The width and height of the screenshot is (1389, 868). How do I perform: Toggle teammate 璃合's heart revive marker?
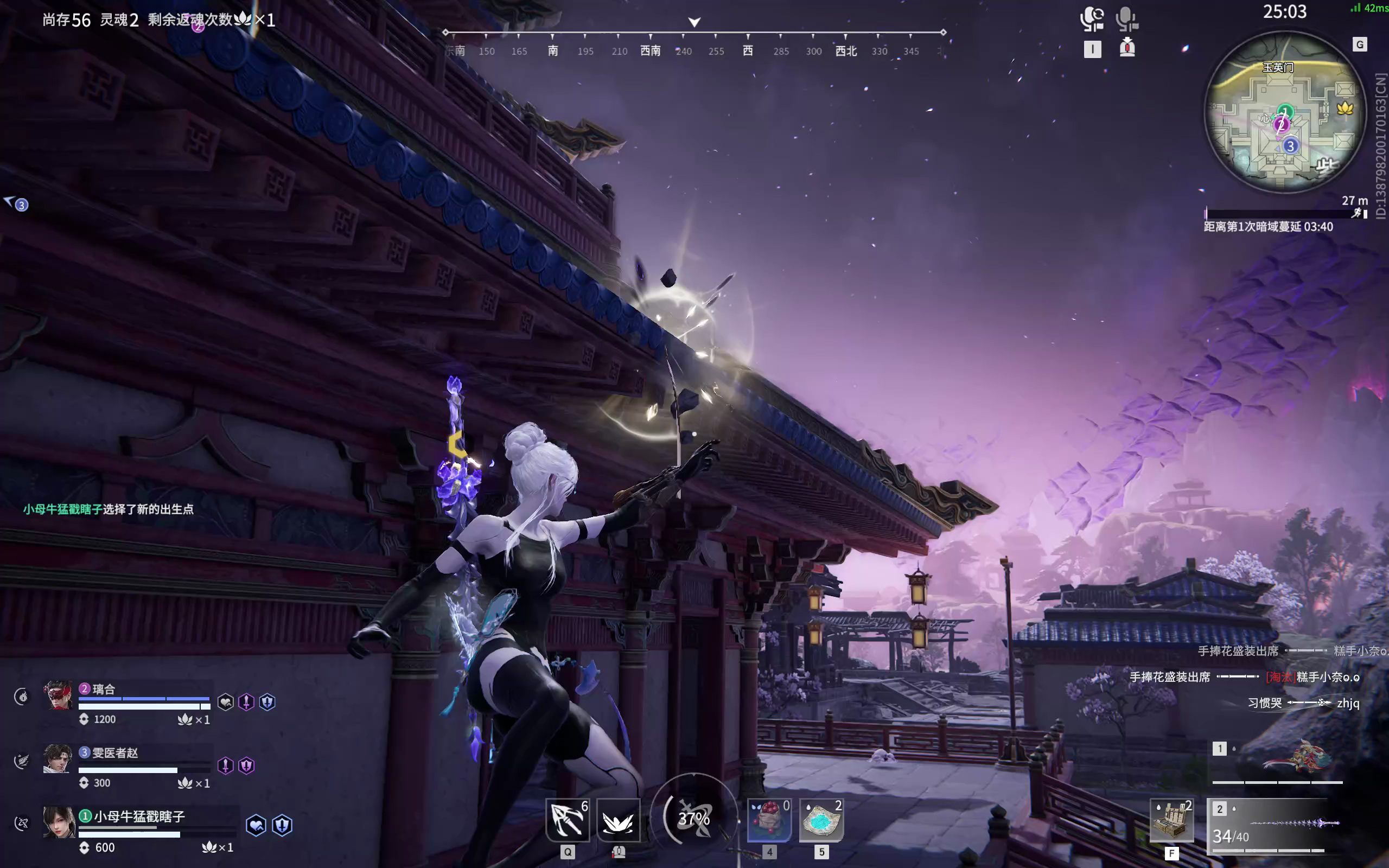tap(226, 703)
